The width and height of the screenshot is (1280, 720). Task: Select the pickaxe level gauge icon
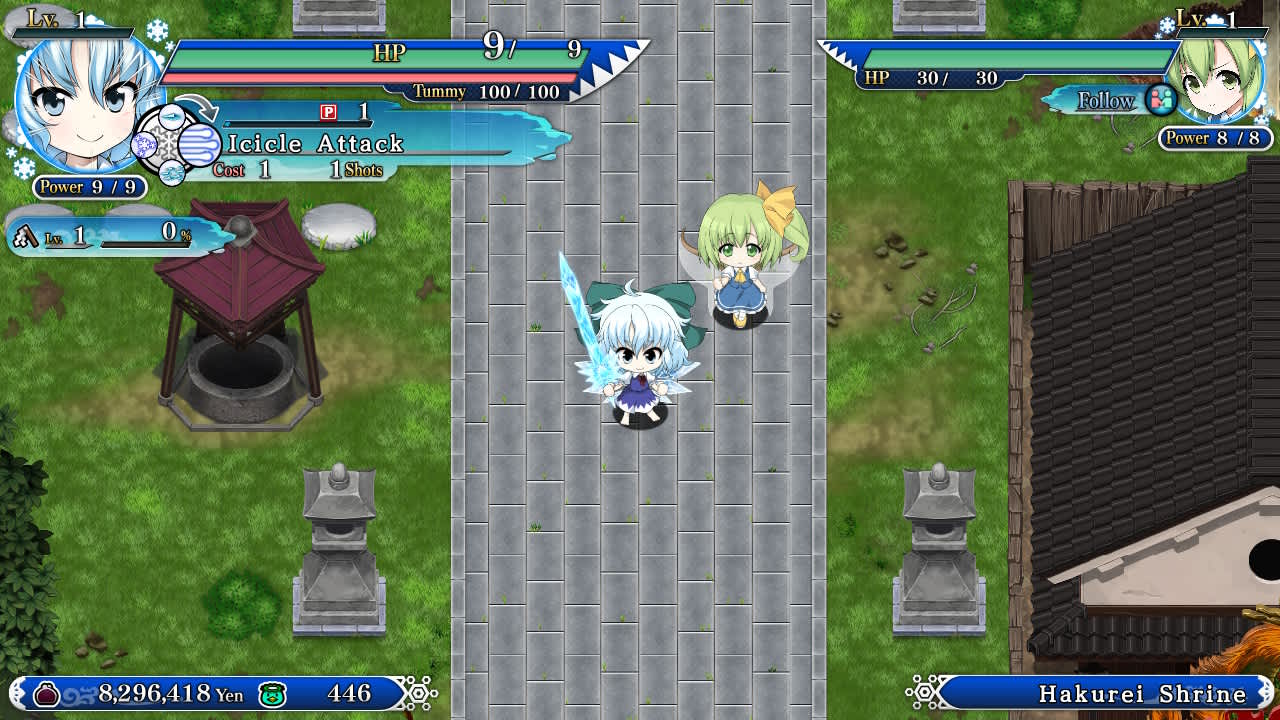tap(27, 237)
